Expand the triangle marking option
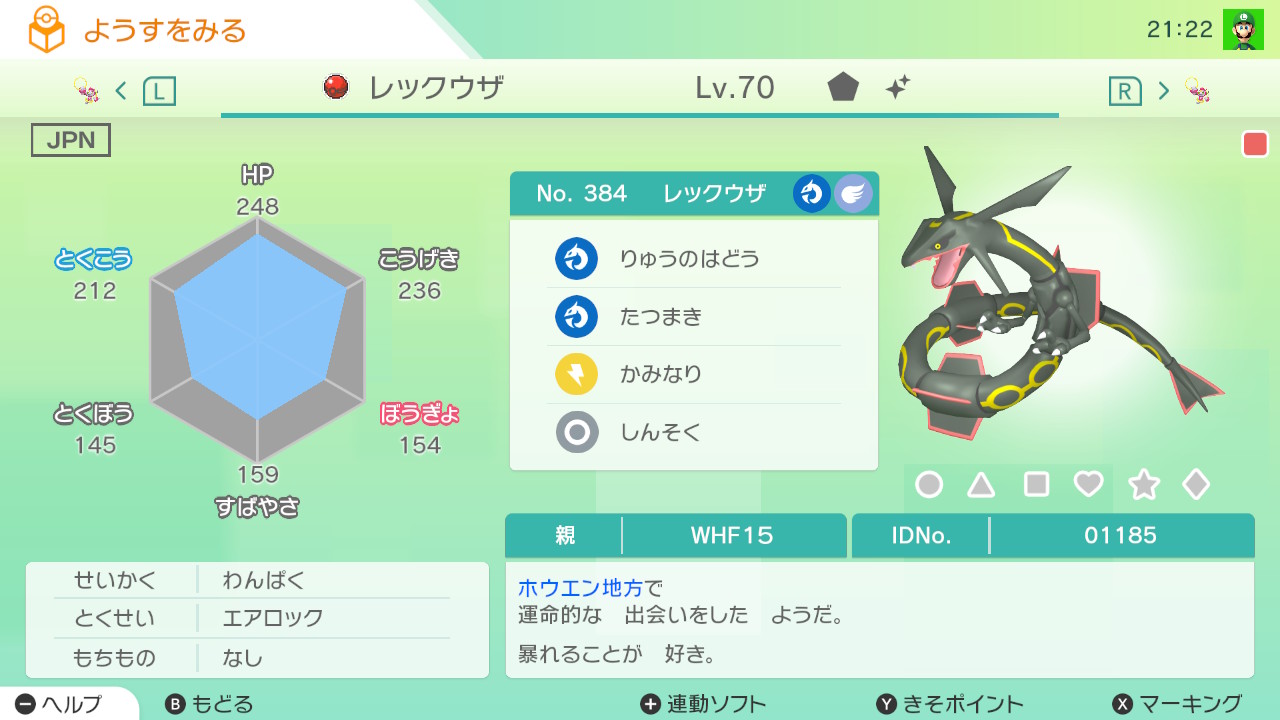The width and height of the screenshot is (1280, 720). coord(981,485)
